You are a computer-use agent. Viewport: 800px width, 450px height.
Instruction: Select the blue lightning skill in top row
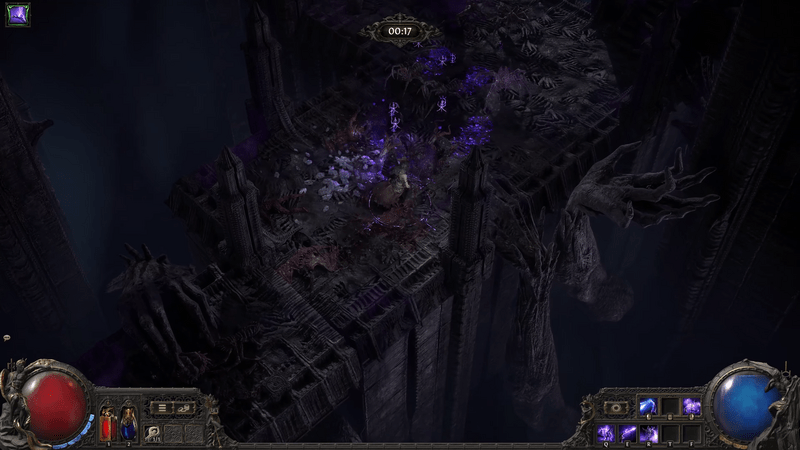point(649,406)
